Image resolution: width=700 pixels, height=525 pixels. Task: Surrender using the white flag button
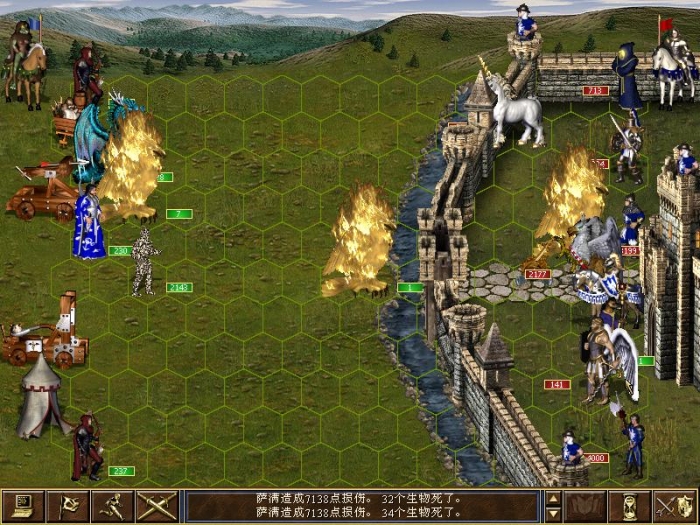click(68, 506)
